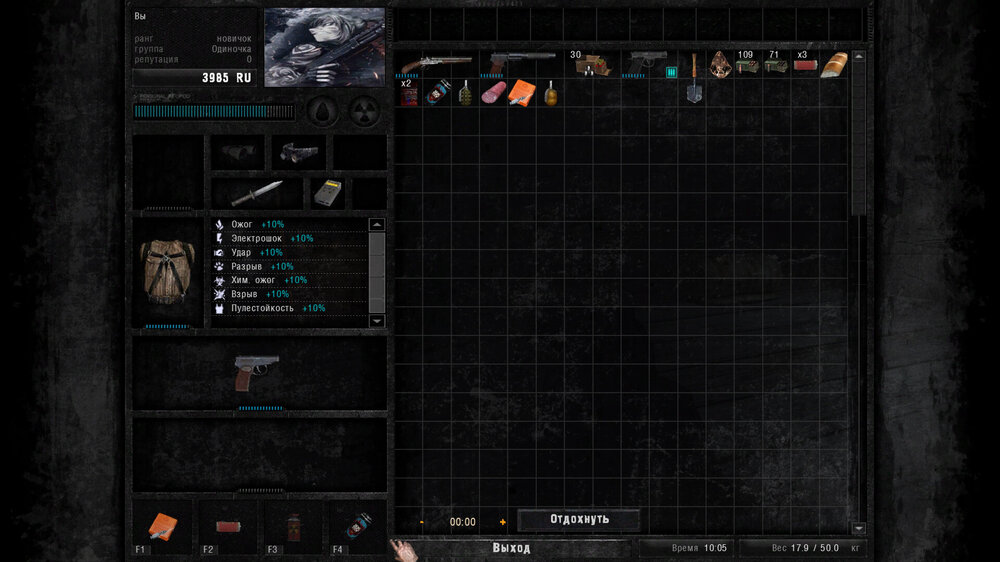1000x562 pixels.
Task: Select the yellow detector device slot
Action: pos(323,192)
